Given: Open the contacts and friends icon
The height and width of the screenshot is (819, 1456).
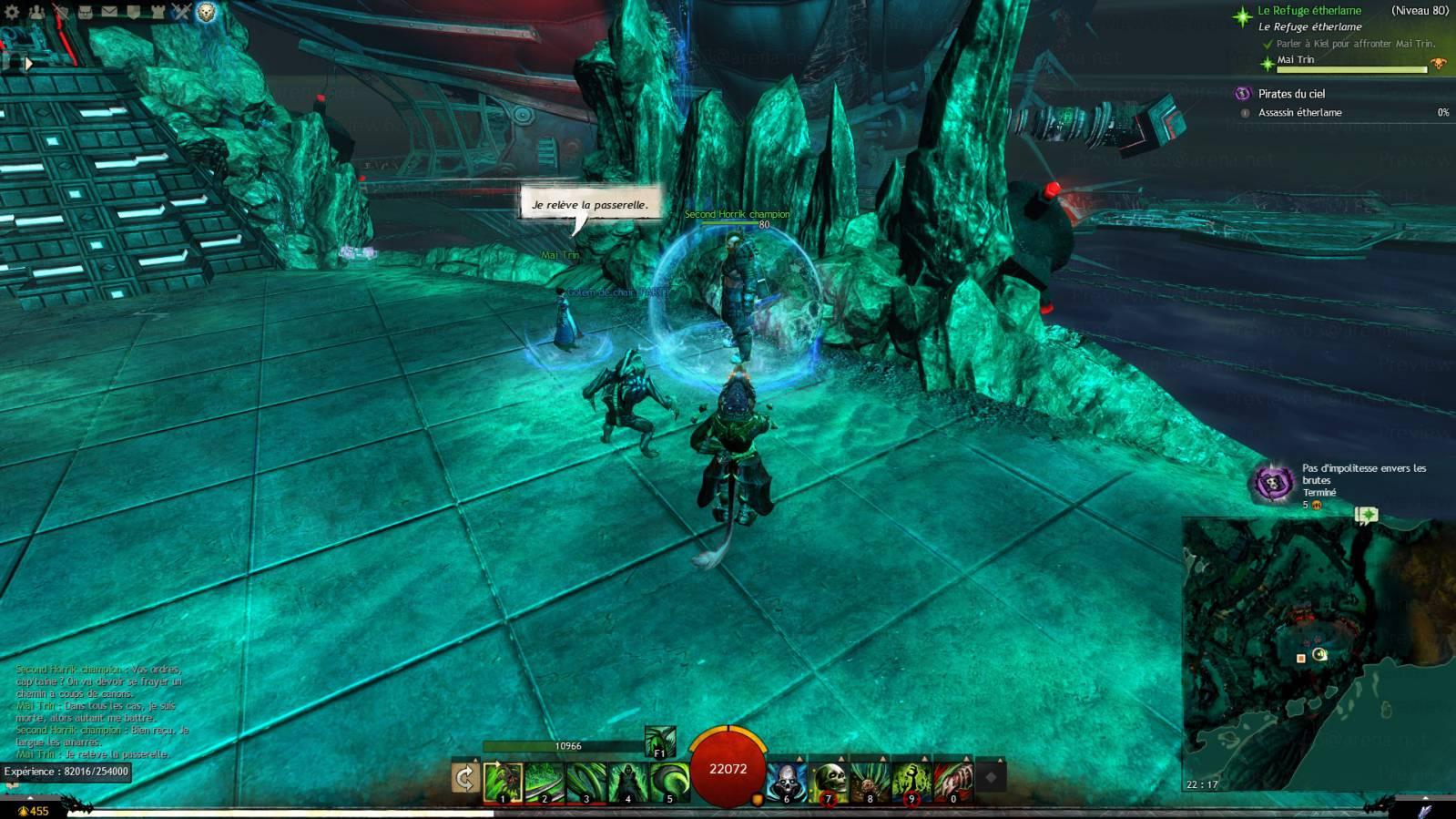Looking at the screenshot, I should pyautogui.click(x=36, y=12).
